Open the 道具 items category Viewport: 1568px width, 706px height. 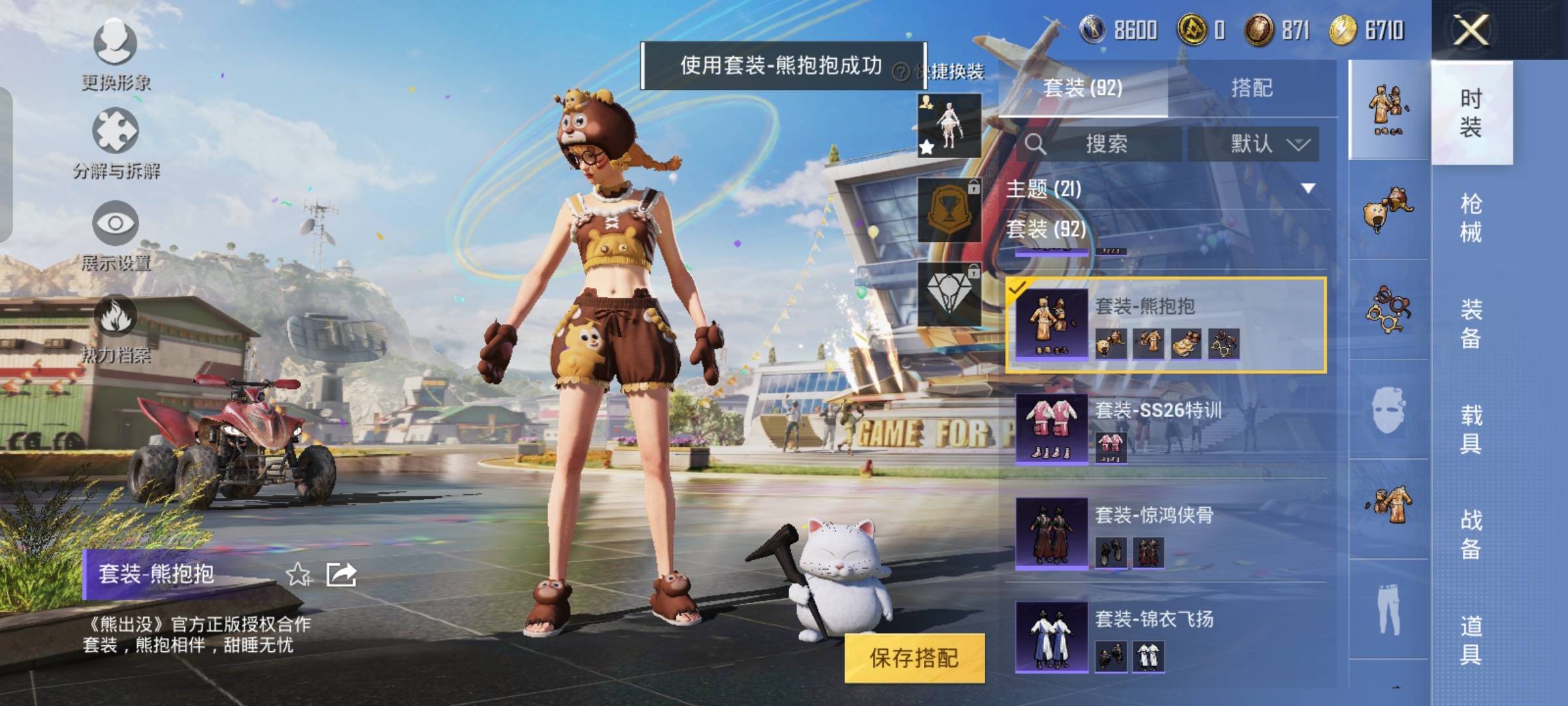1471,639
